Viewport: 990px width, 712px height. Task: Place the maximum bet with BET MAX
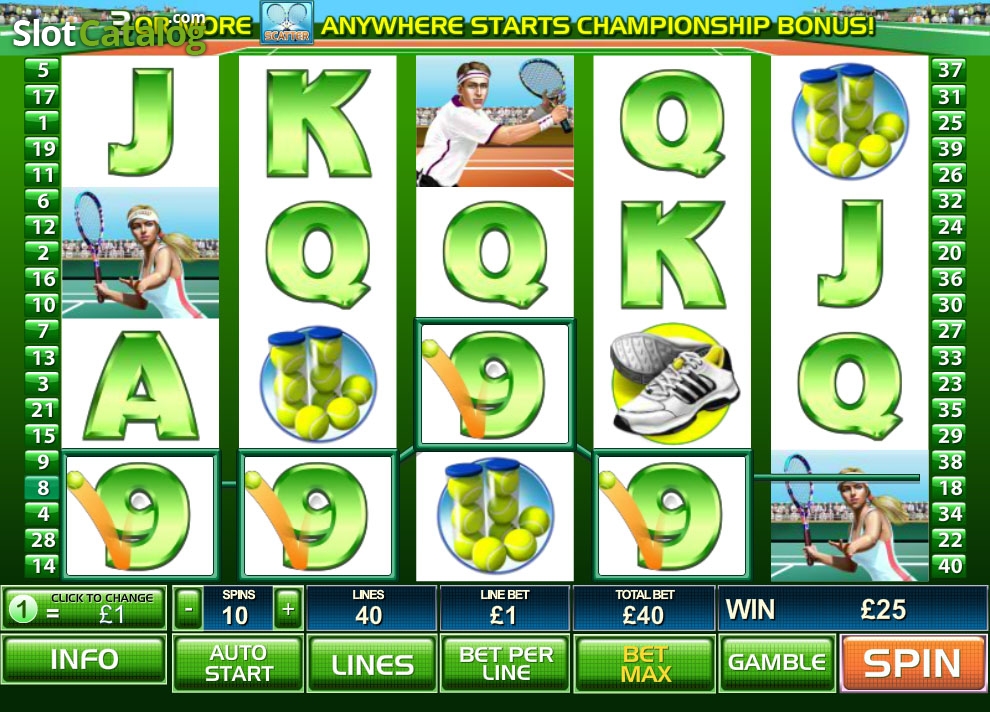coord(645,663)
